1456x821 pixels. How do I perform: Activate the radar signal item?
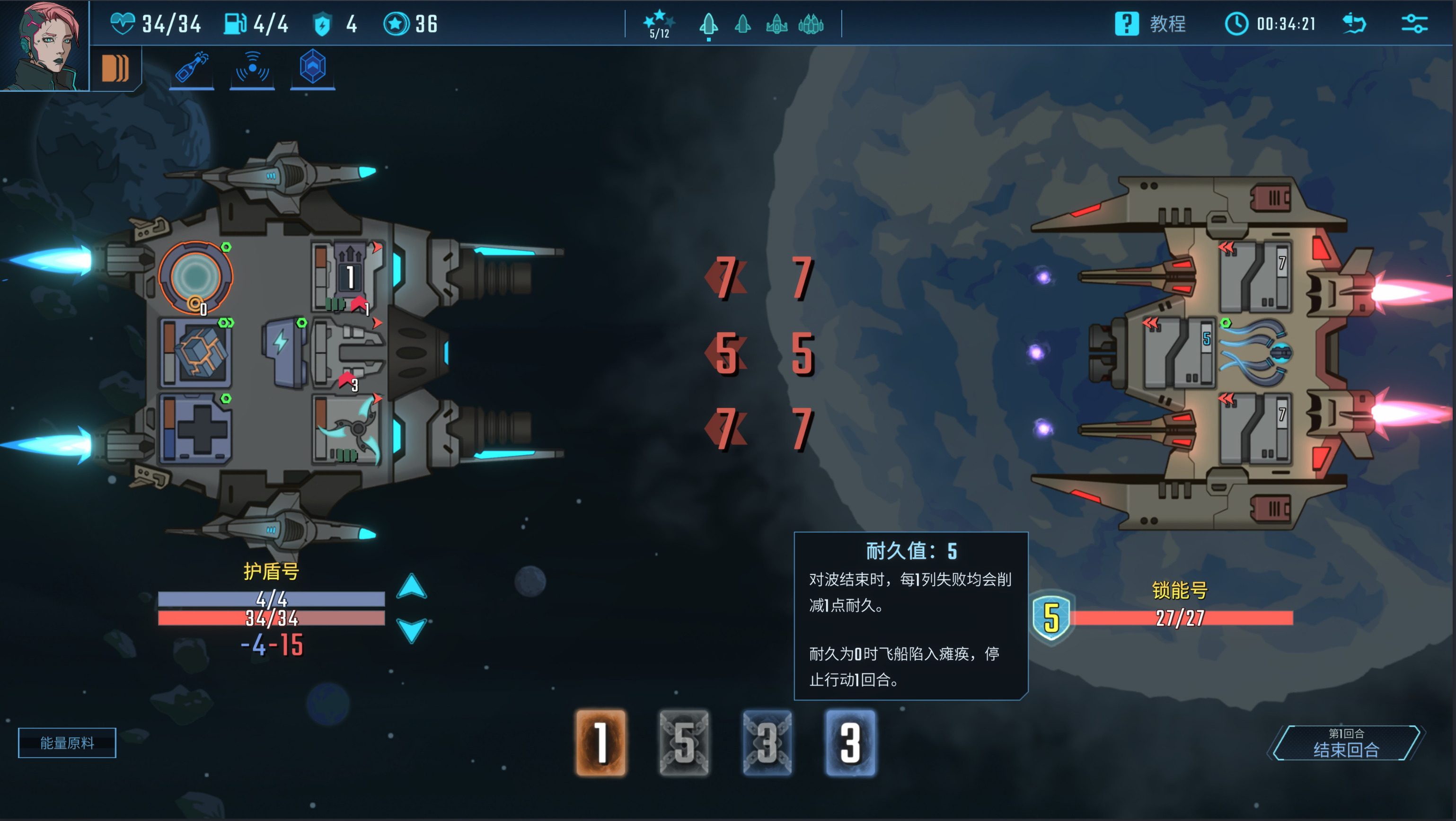[252, 68]
